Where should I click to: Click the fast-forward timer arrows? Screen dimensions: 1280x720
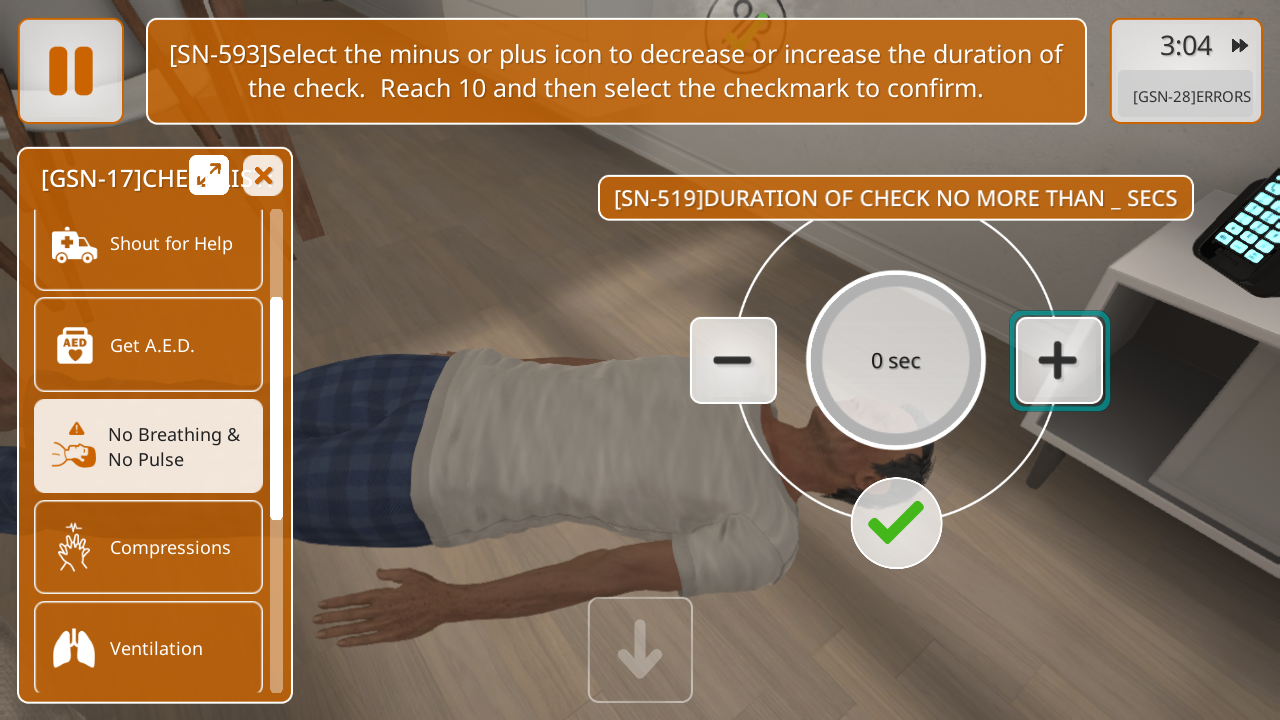pos(1240,45)
